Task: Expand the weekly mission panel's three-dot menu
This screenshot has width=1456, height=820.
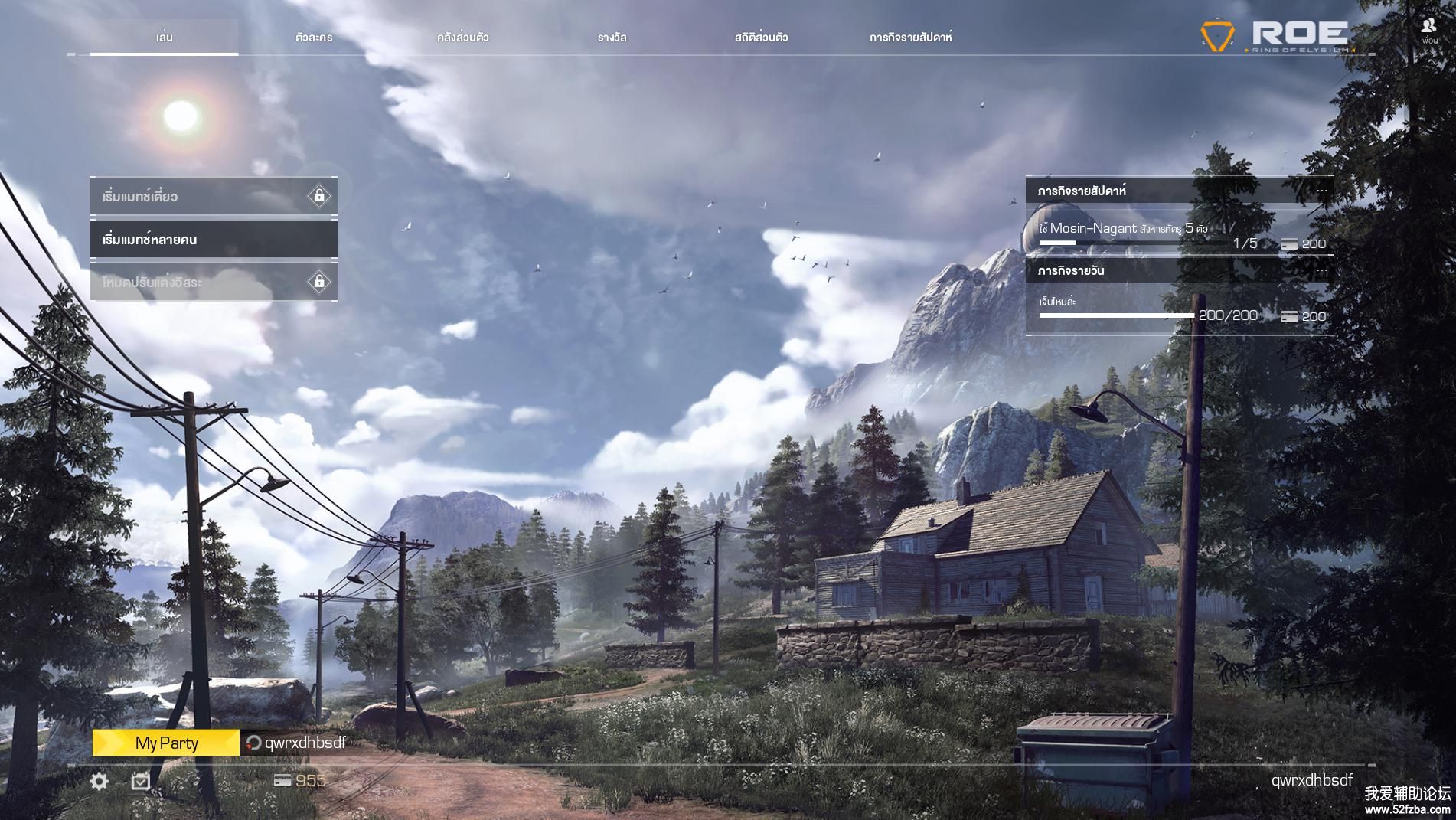Action: pos(1322,191)
